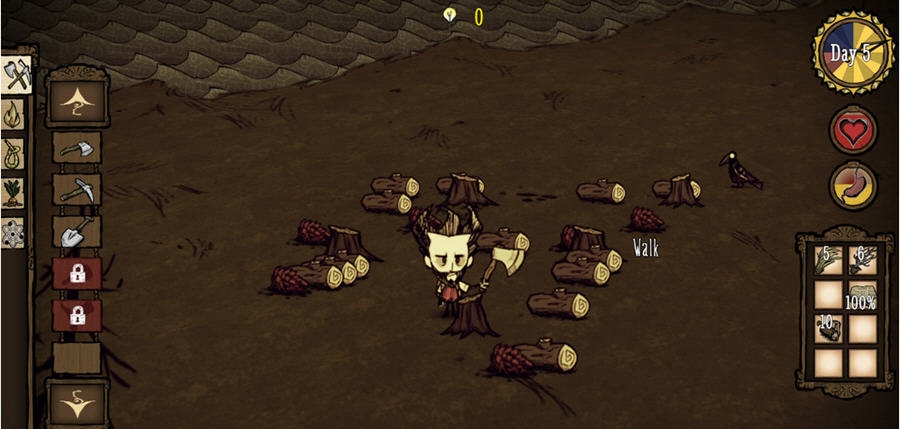Screen dimensions: 900x429
Task: Click the heart health meter
Action: point(853,130)
